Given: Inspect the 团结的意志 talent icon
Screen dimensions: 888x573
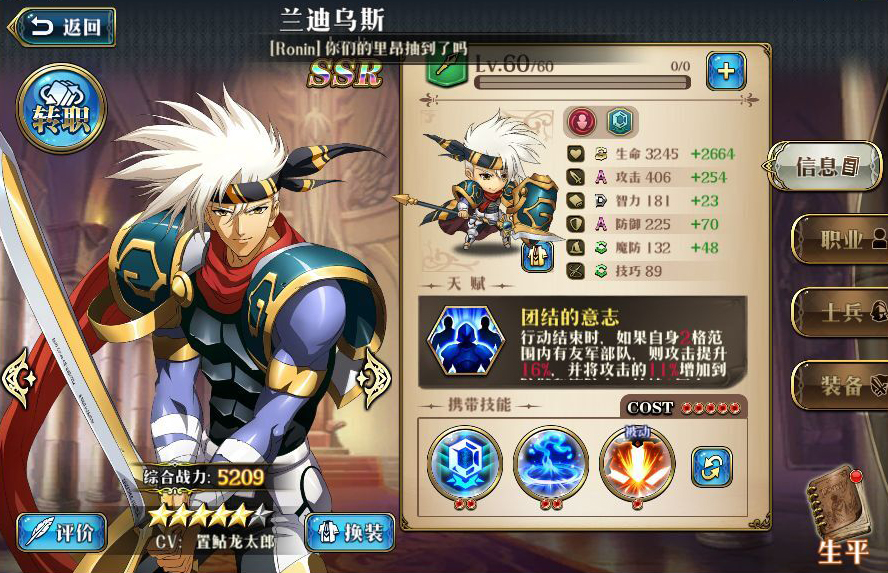Looking at the screenshot, I should 465,341.
